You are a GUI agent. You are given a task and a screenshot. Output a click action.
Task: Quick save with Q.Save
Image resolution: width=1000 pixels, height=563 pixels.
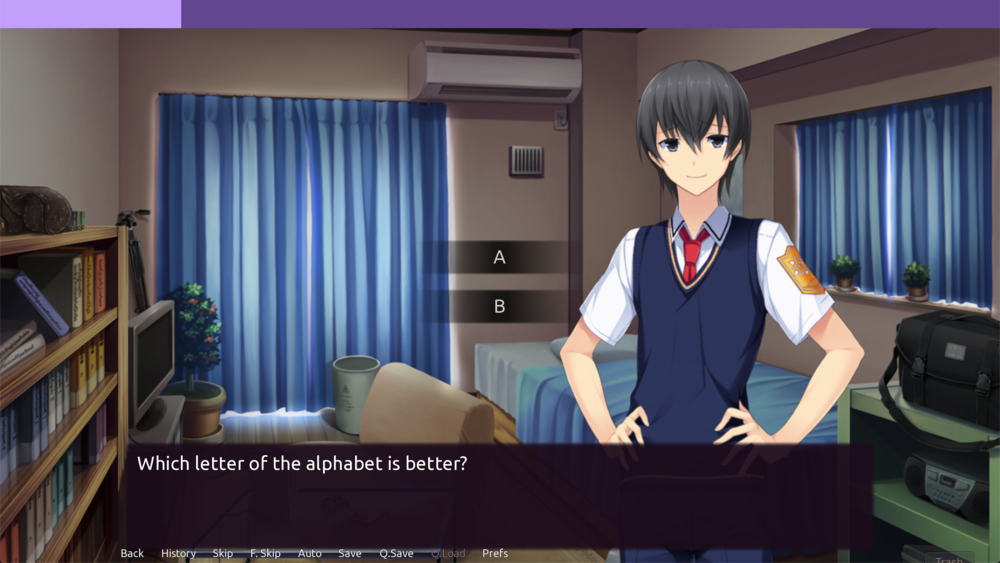396,553
